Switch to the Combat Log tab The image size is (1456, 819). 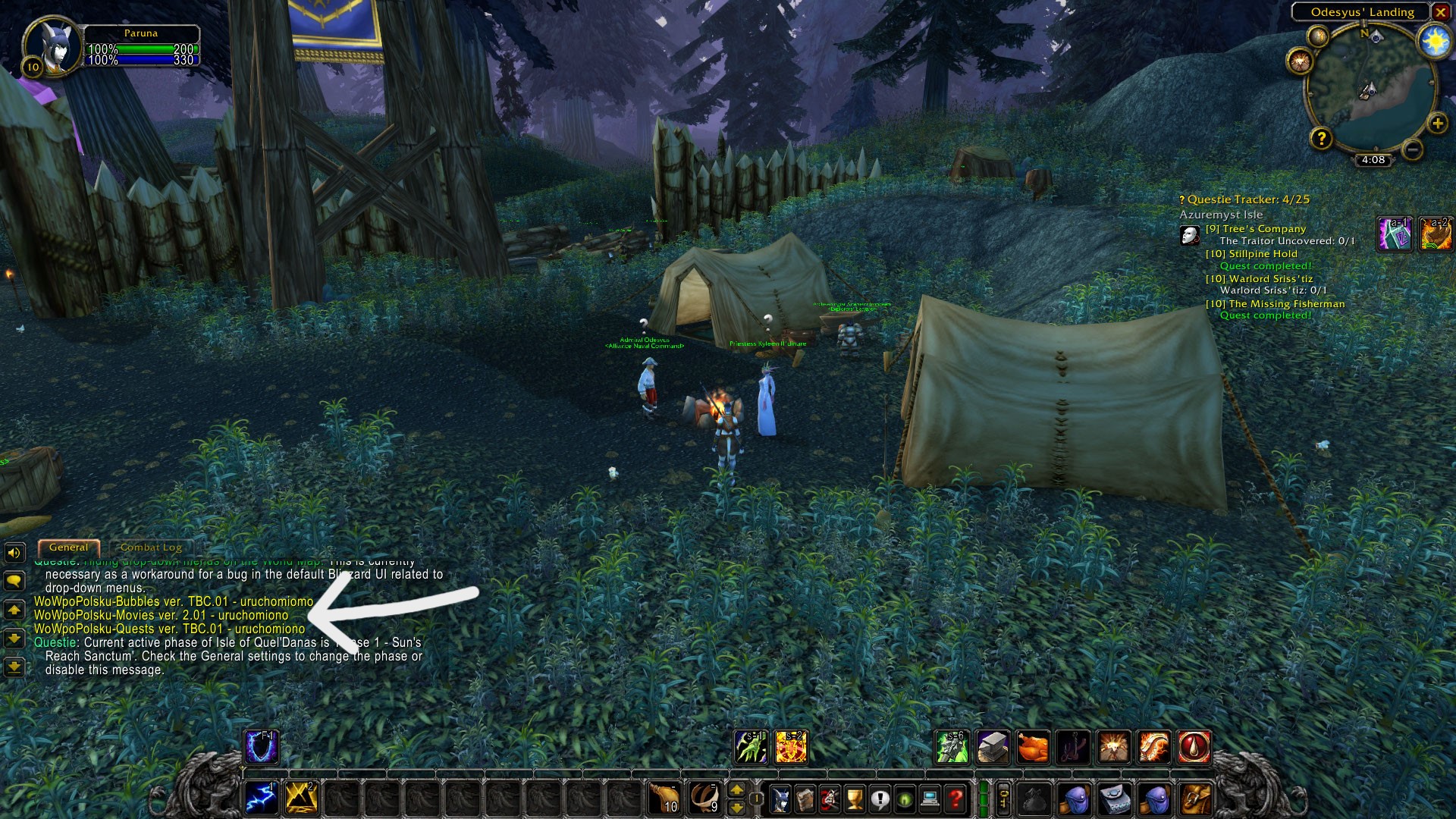tap(152, 547)
